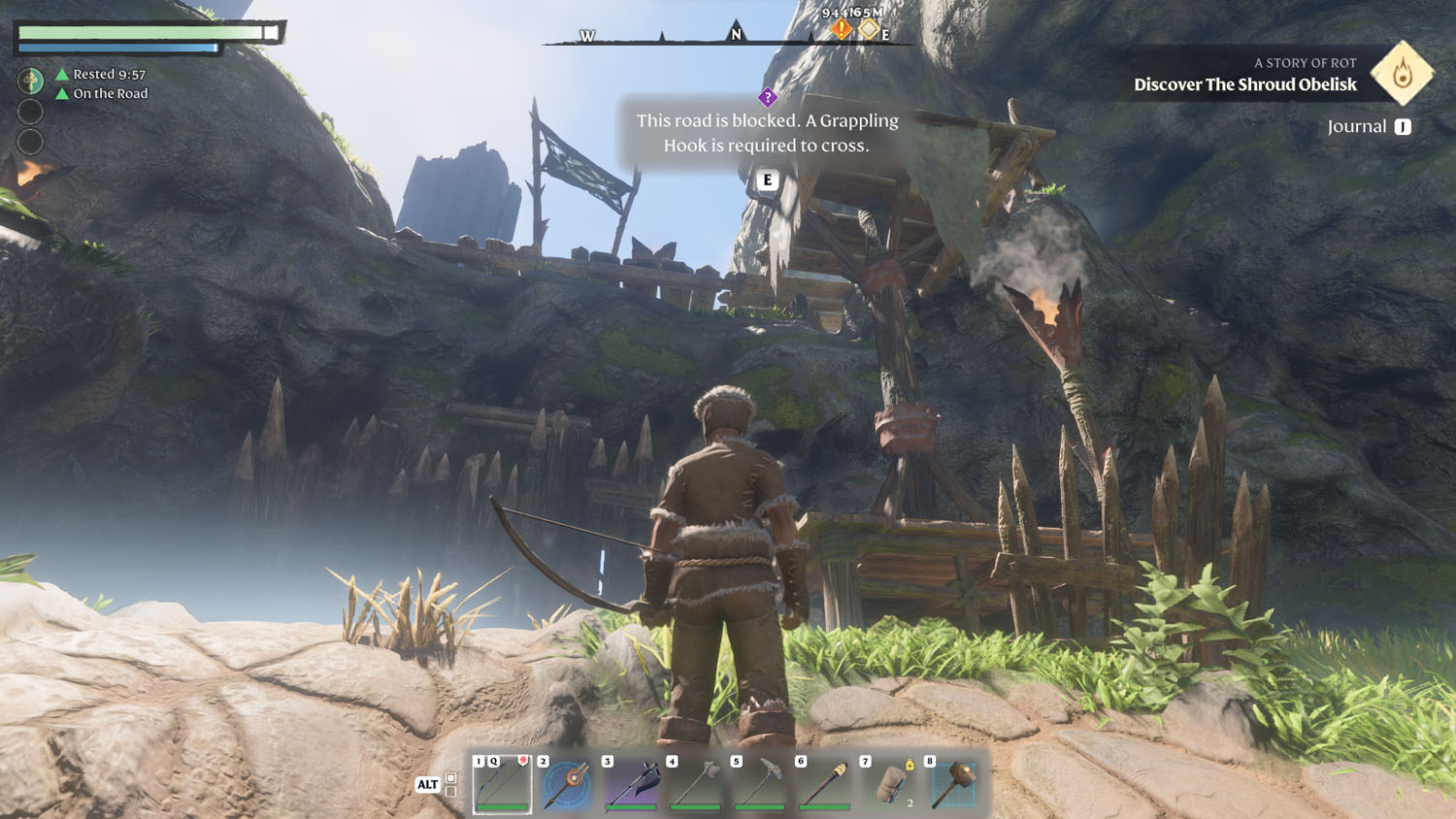Select the staff in hotbar slot 2
This screenshot has height=819, width=1456.
pos(567,783)
